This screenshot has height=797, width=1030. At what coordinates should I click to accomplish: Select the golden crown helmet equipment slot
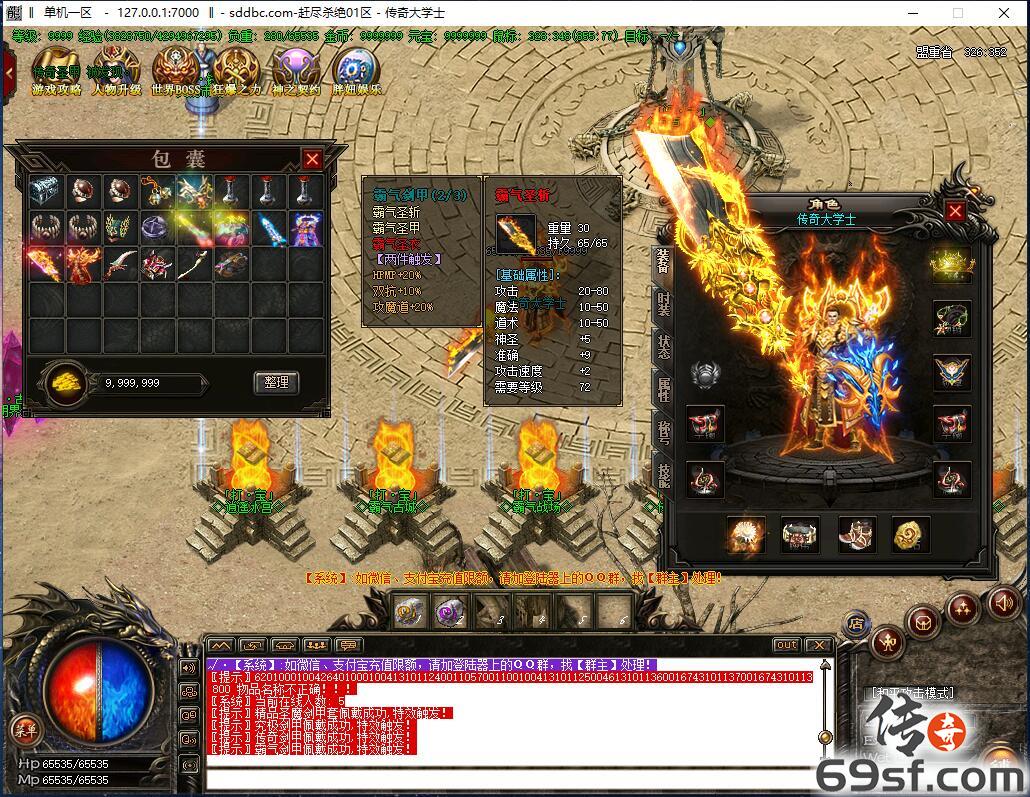click(x=951, y=264)
